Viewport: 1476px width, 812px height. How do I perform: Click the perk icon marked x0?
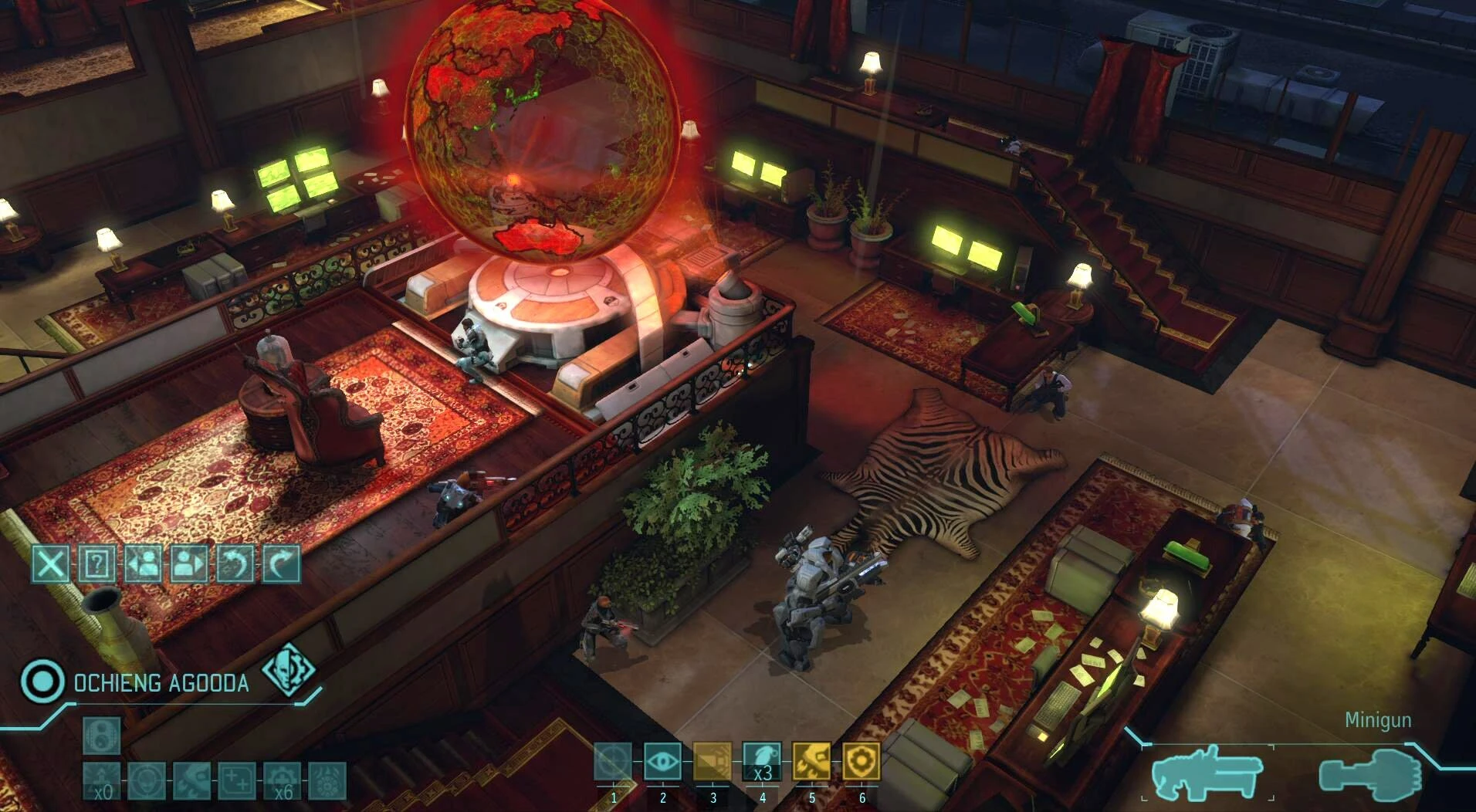click(x=102, y=781)
